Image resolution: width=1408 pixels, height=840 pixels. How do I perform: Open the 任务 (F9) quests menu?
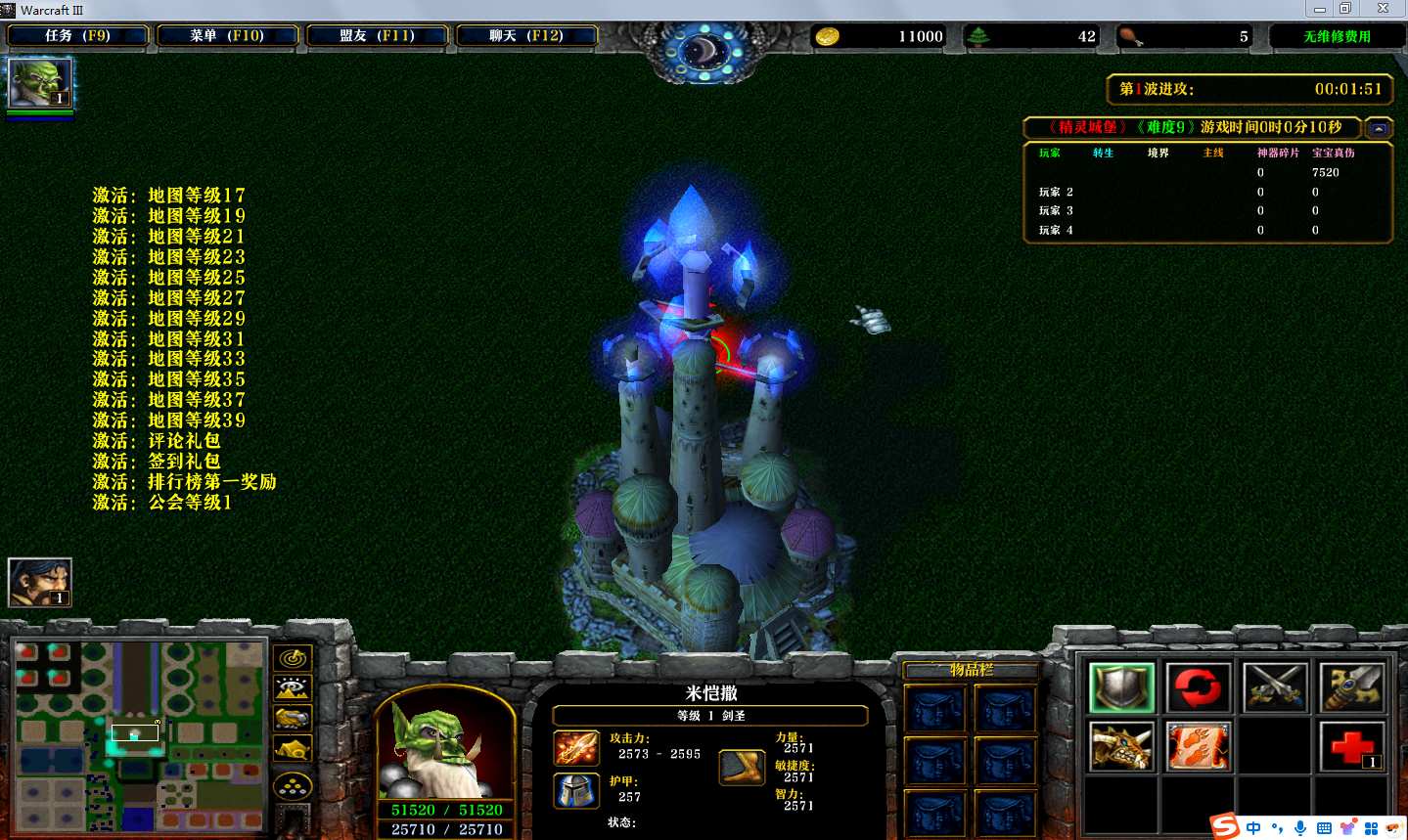77,36
